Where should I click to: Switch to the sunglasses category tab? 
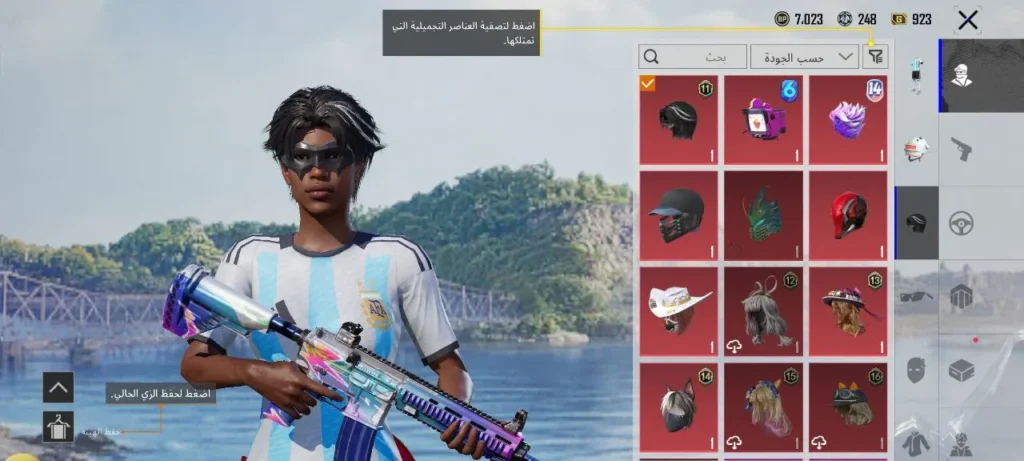coord(916,296)
